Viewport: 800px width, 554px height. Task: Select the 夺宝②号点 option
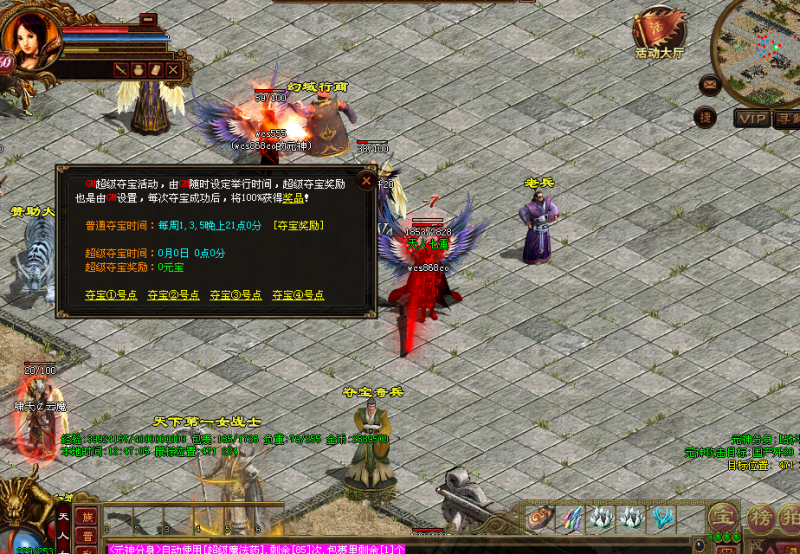point(173,295)
